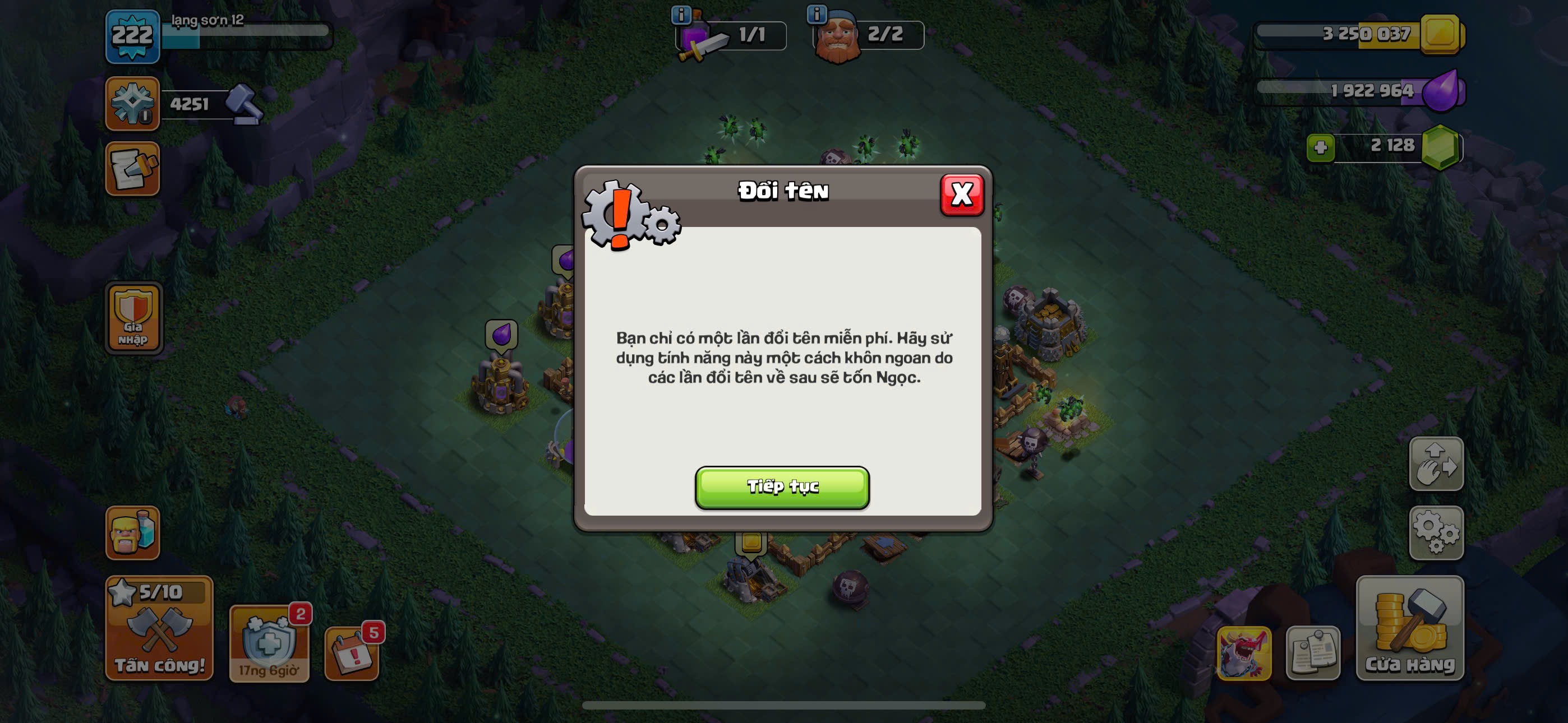Open the trophy league badge icon
The width and height of the screenshot is (1568, 723).
point(132,104)
